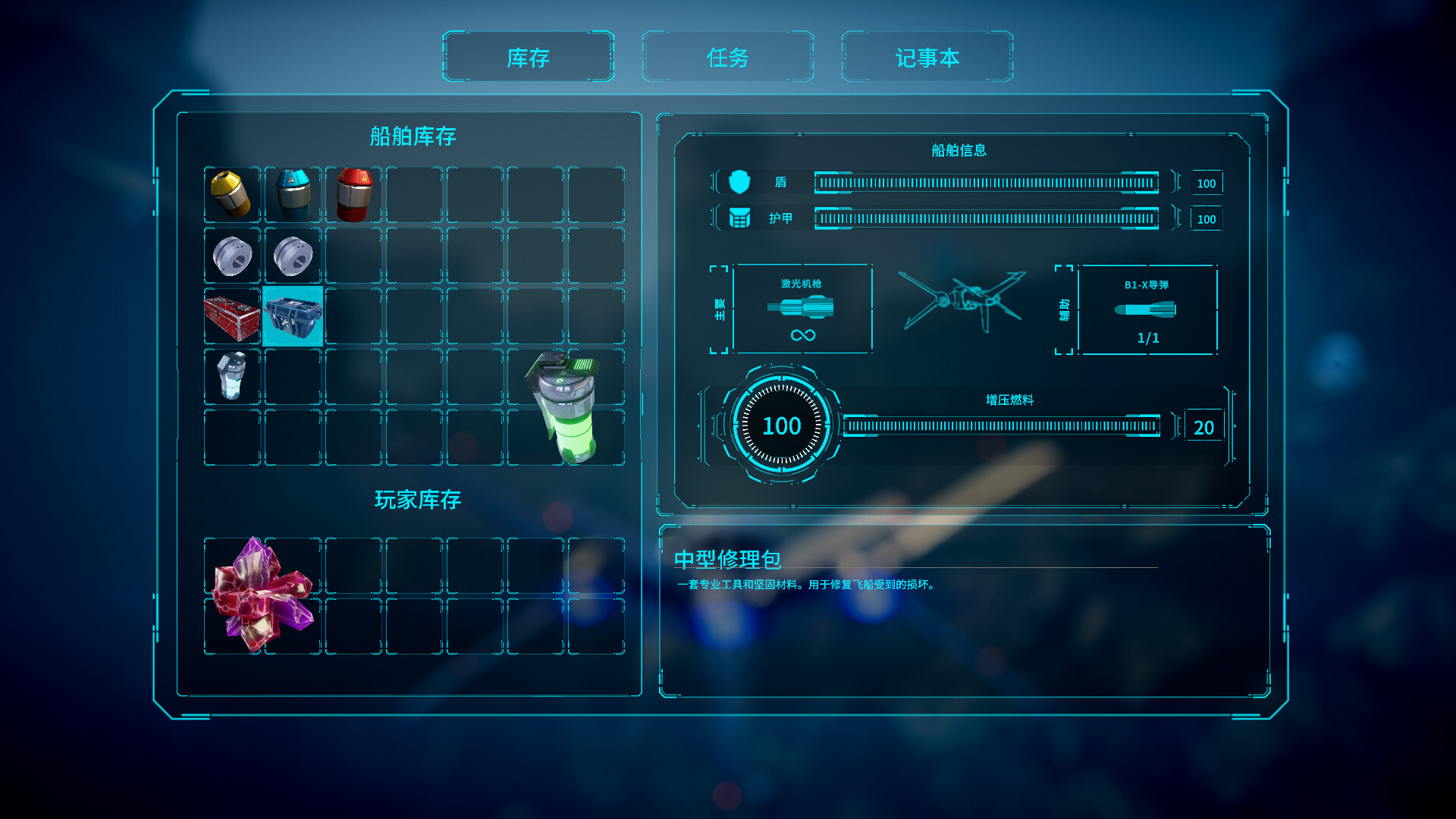Open the red toolbox item
This screenshot has width=1456, height=819.
tap(231, 316)
